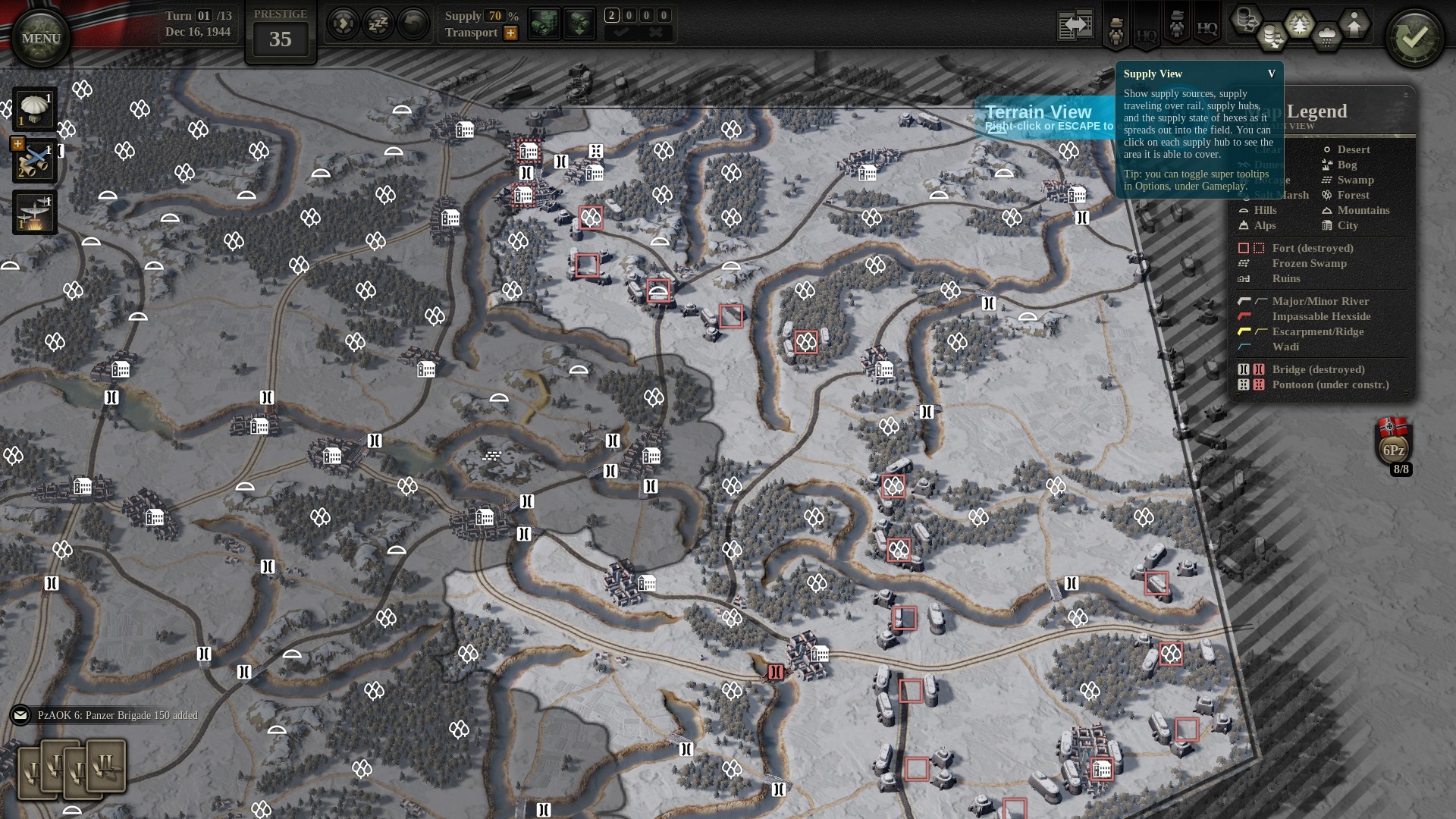
Task: Launch the air strike bomber ability
Action: coord(34,212)
